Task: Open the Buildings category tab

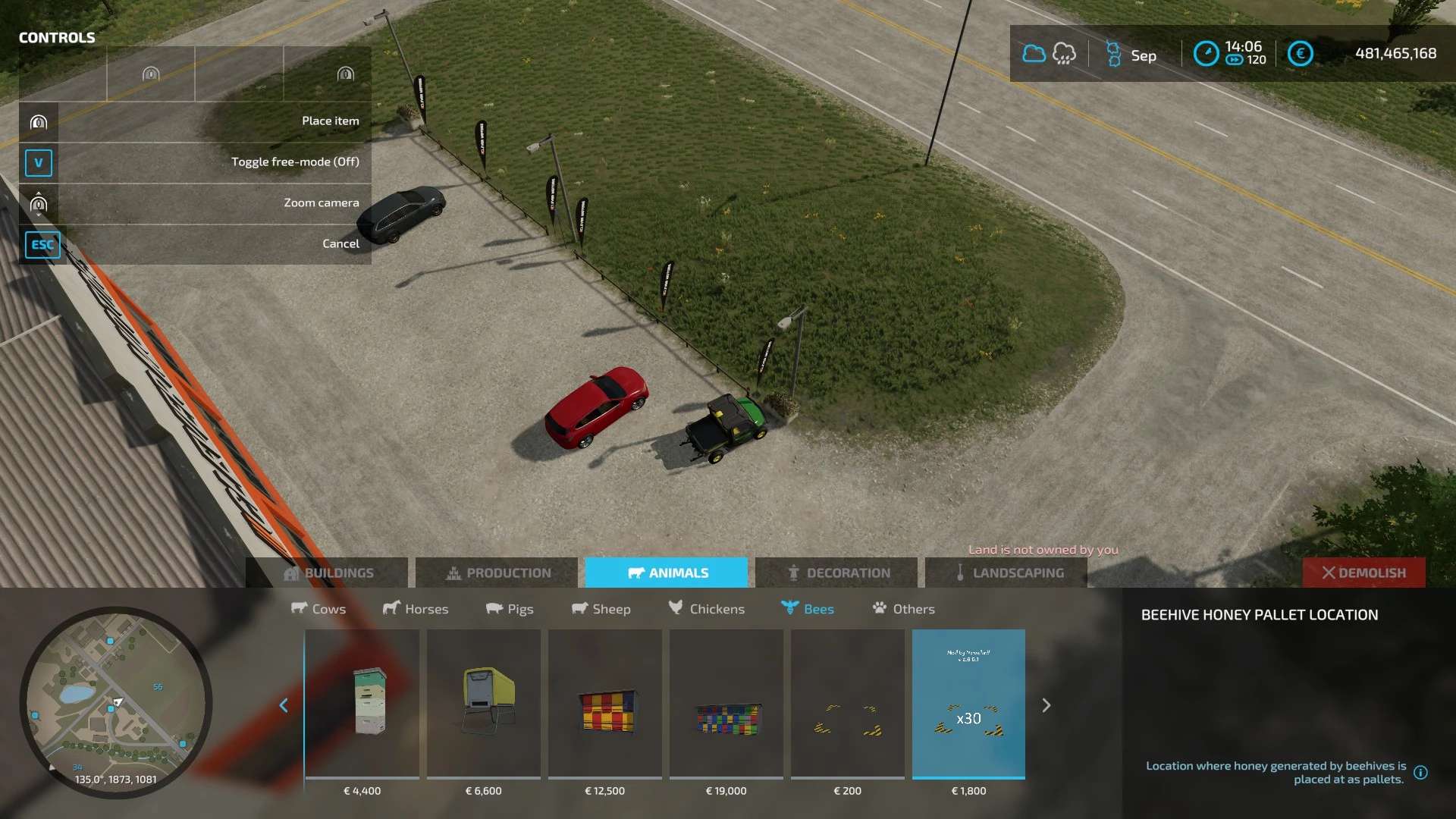Action: pos(328,573)
